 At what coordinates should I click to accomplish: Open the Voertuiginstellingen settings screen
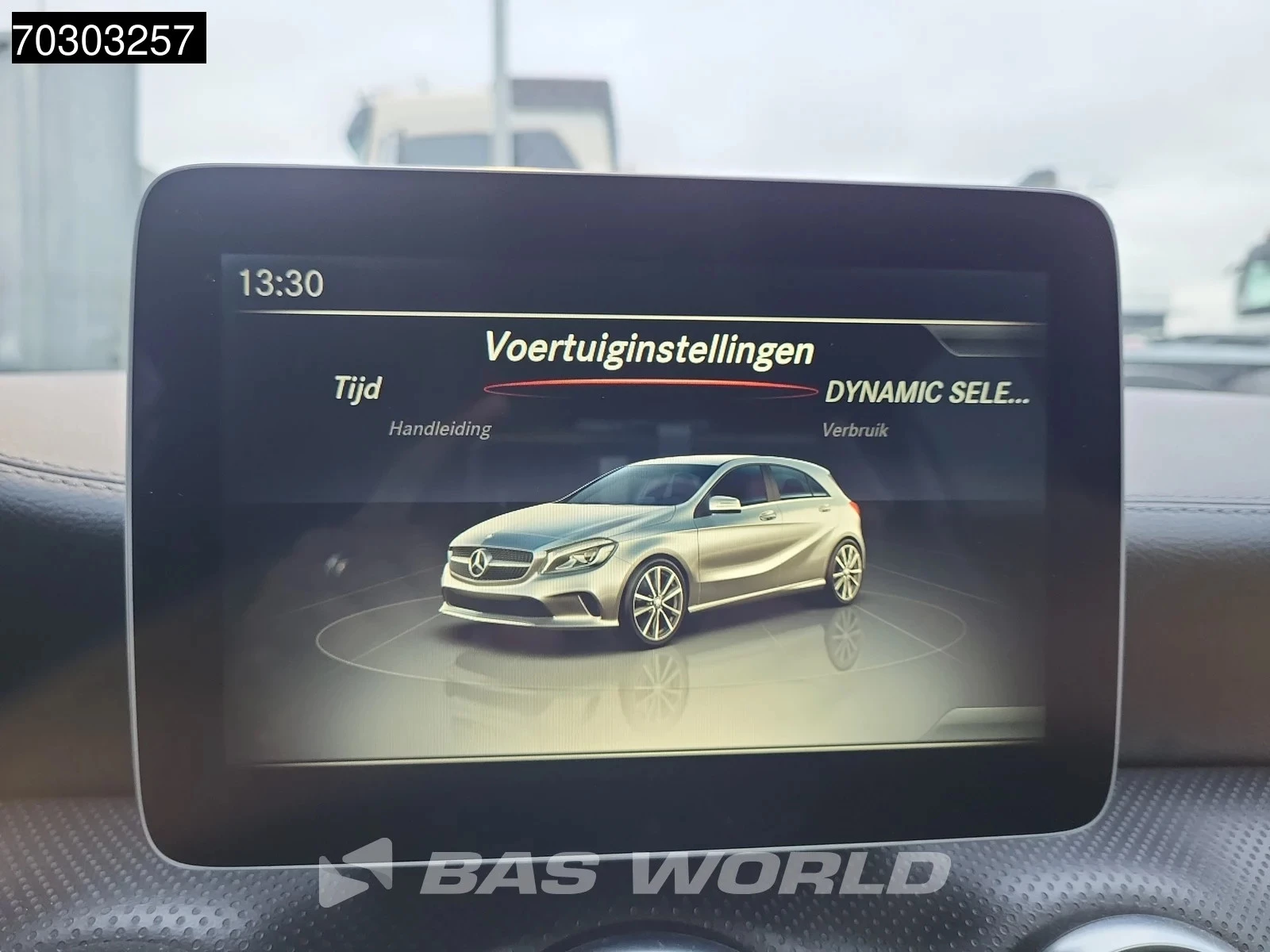point(651,347)
